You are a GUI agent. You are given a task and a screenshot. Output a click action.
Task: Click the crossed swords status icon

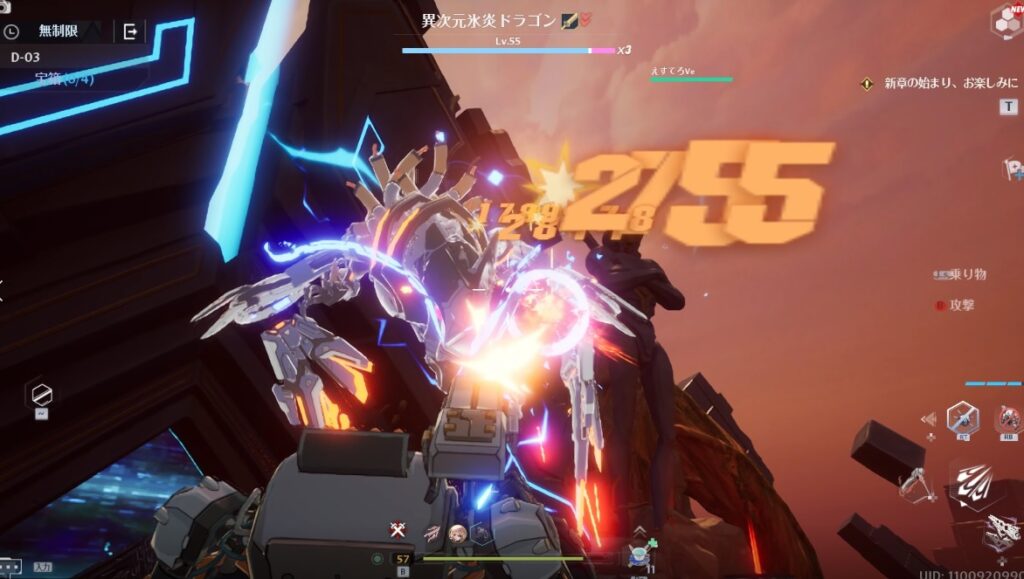[x=398, y=531]
